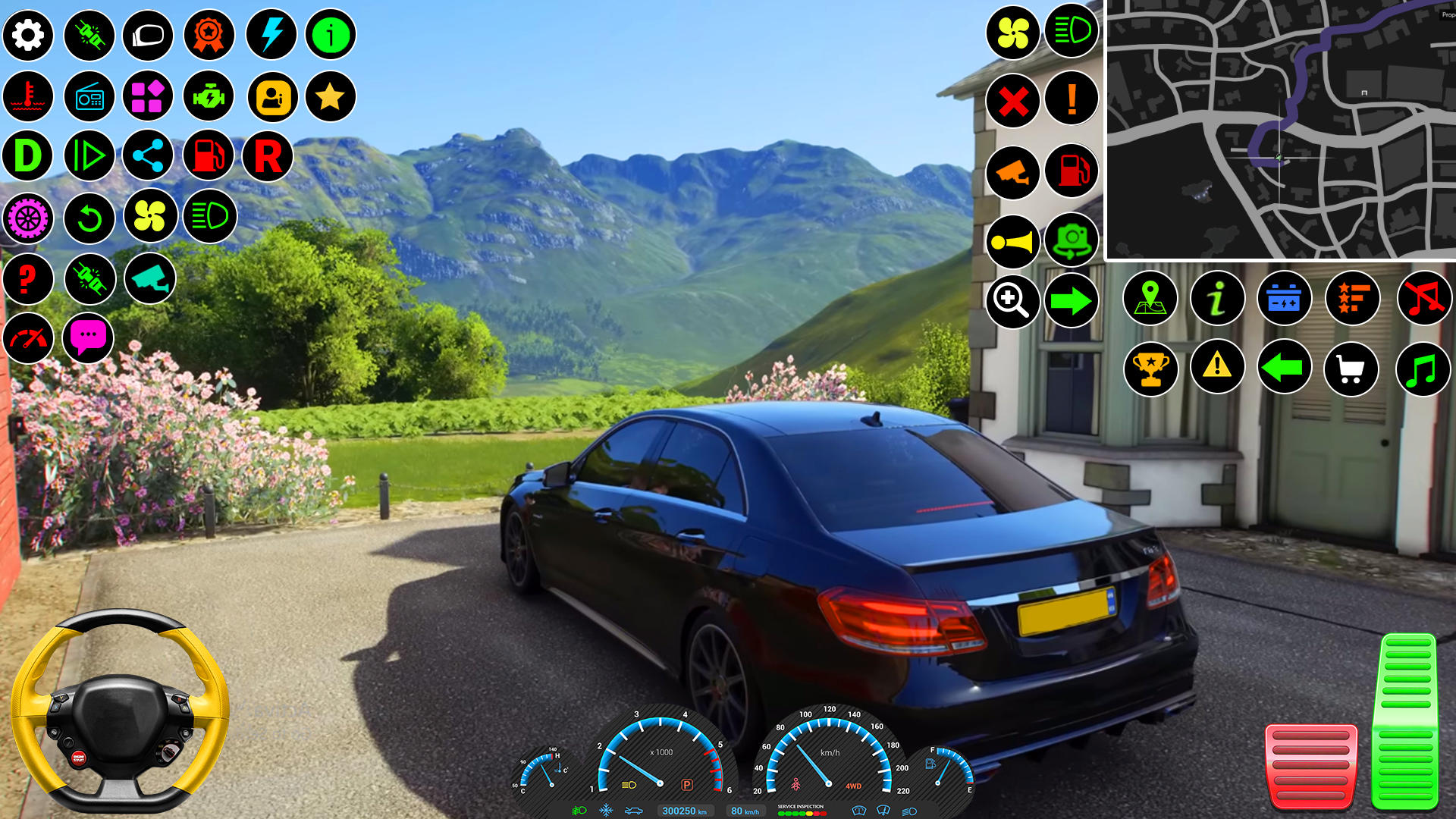Open the minimap
The width and height of the screenshot is (1456, 819).
[1281, 130]
